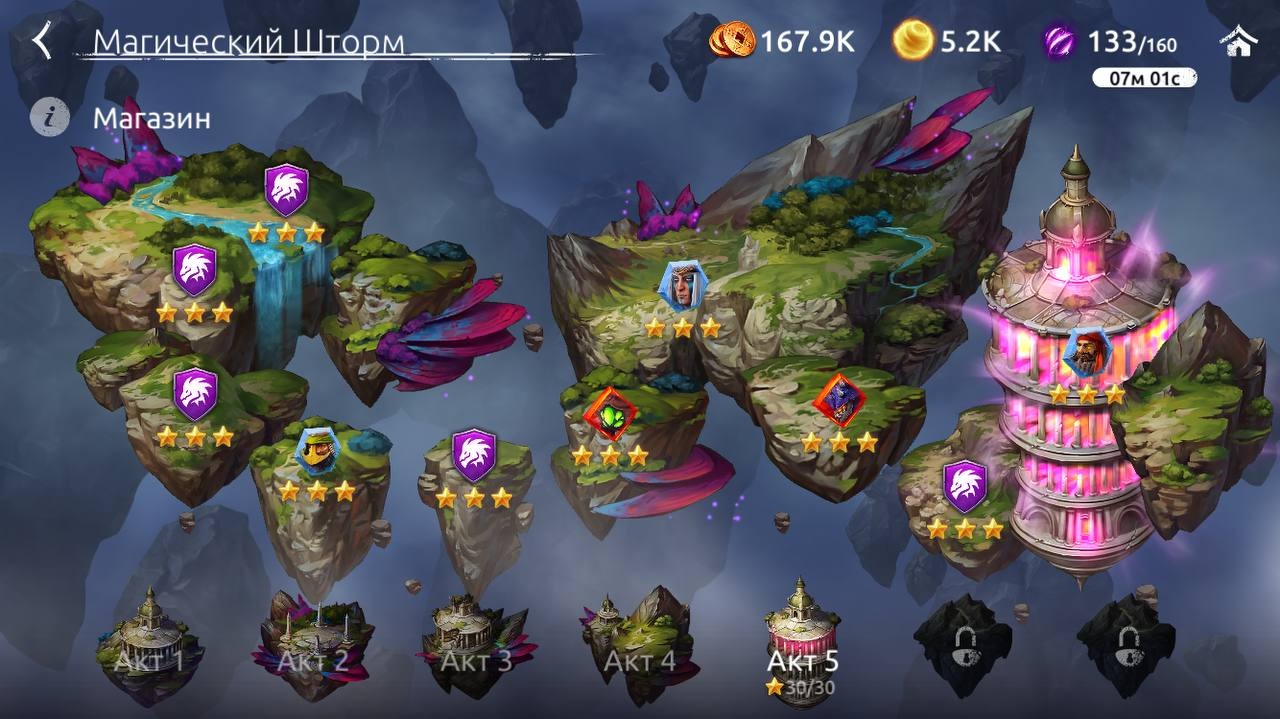Return to home base via house icon

tap(1238, 41)
